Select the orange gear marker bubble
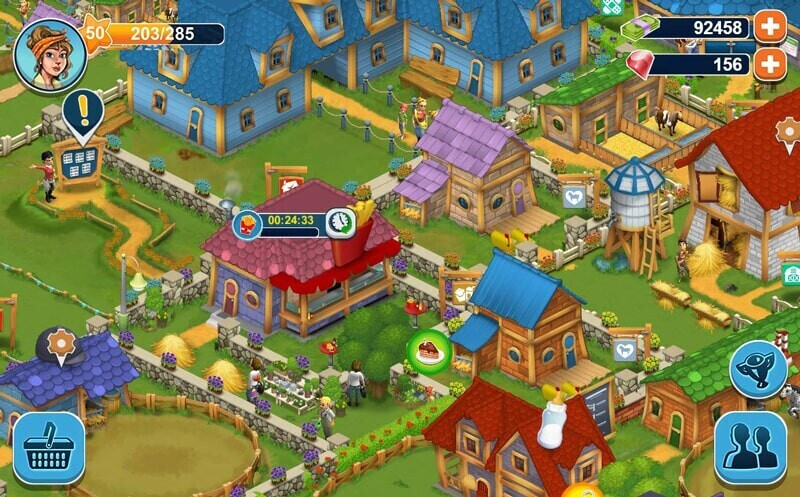This screenshot has height=497, width=800. pyautogui.click(x=61, y=345)
